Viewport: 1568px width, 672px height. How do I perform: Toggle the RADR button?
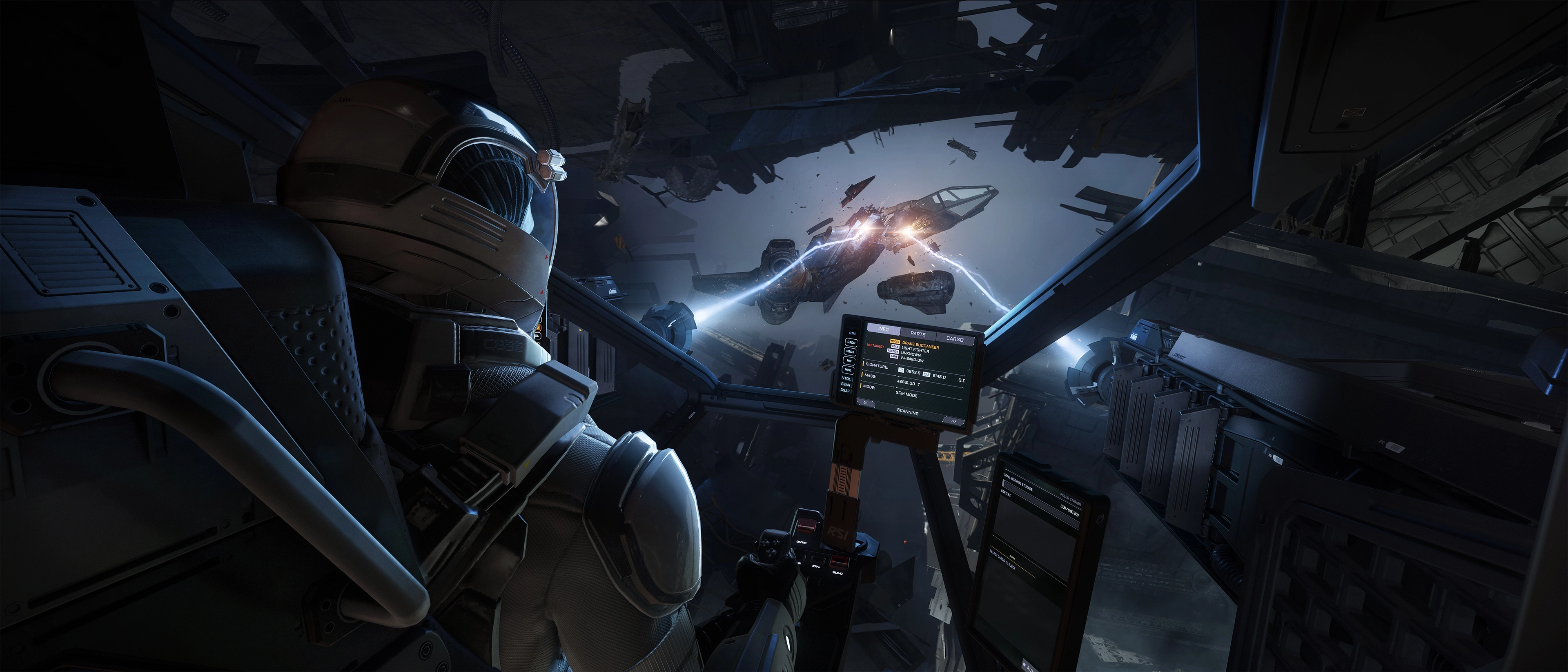(x=851, y=343)
